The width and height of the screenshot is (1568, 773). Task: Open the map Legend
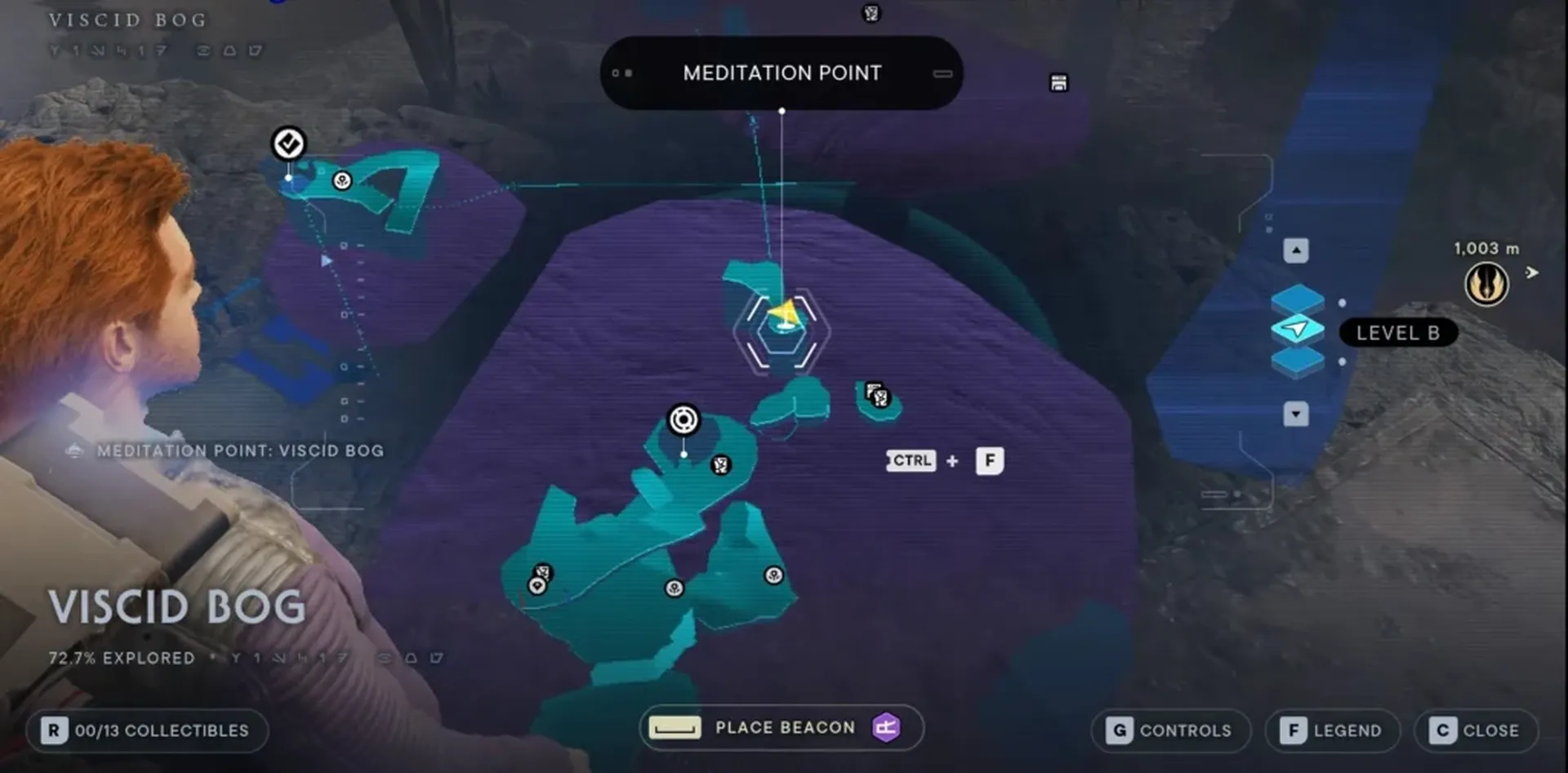tap(1331, 730)
